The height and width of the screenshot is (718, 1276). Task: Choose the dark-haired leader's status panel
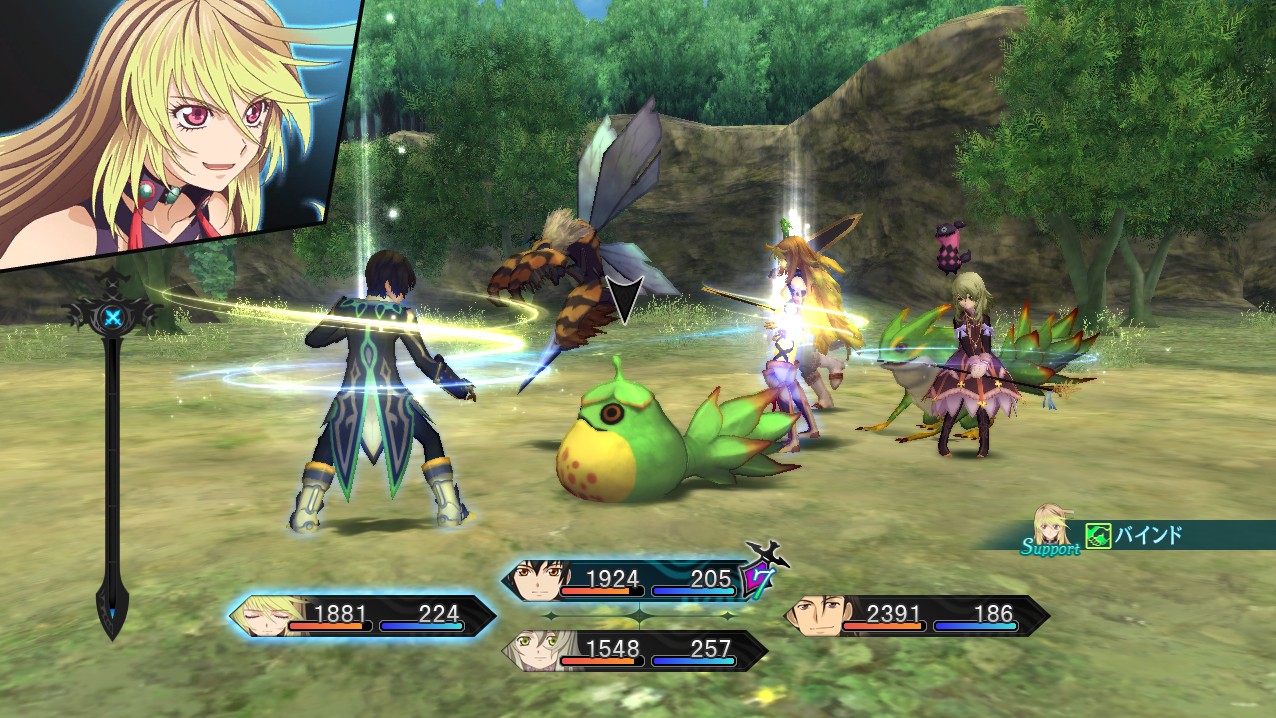[x=628, y=580]
